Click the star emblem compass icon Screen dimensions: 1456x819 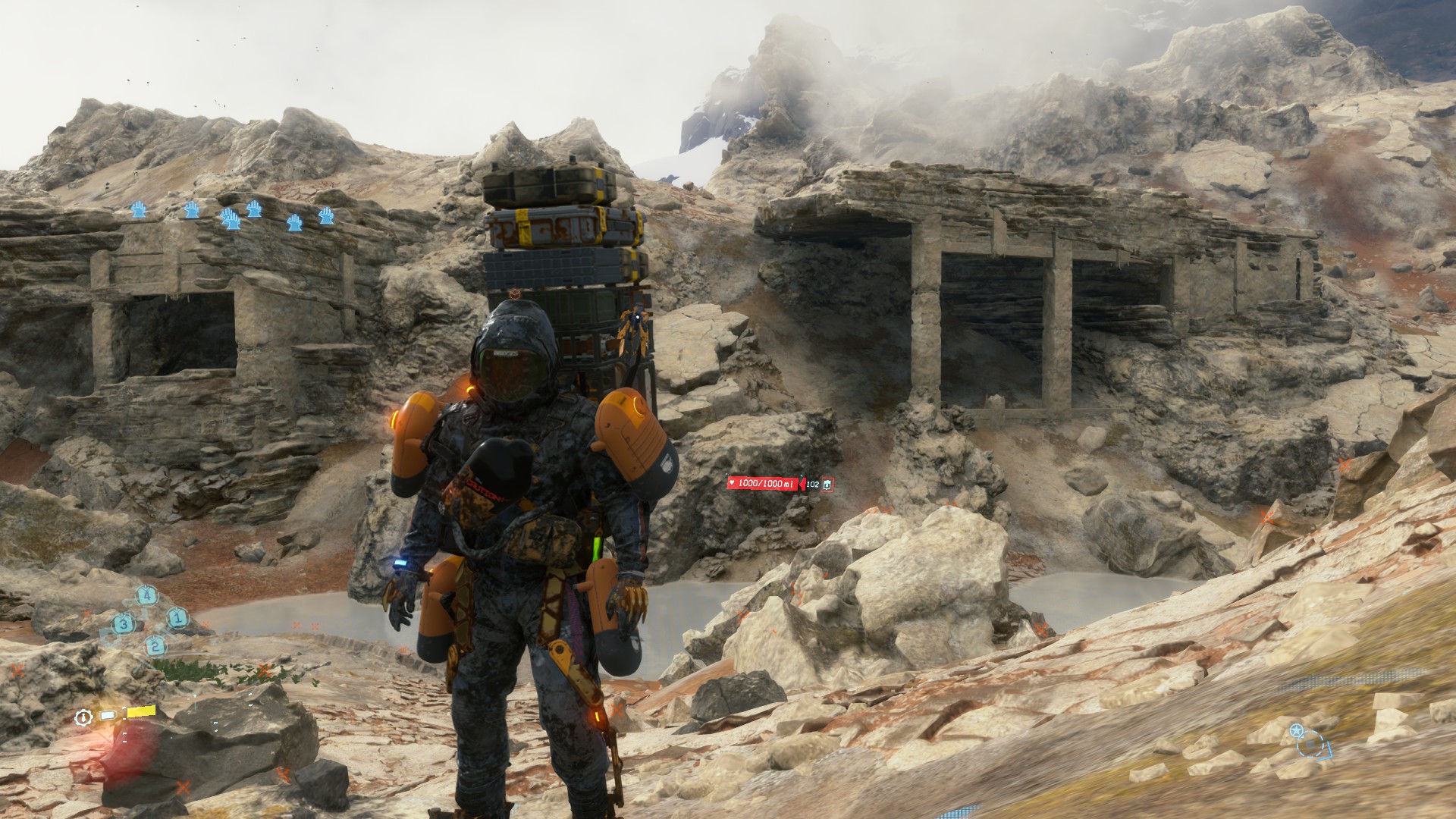[1296, 732]
